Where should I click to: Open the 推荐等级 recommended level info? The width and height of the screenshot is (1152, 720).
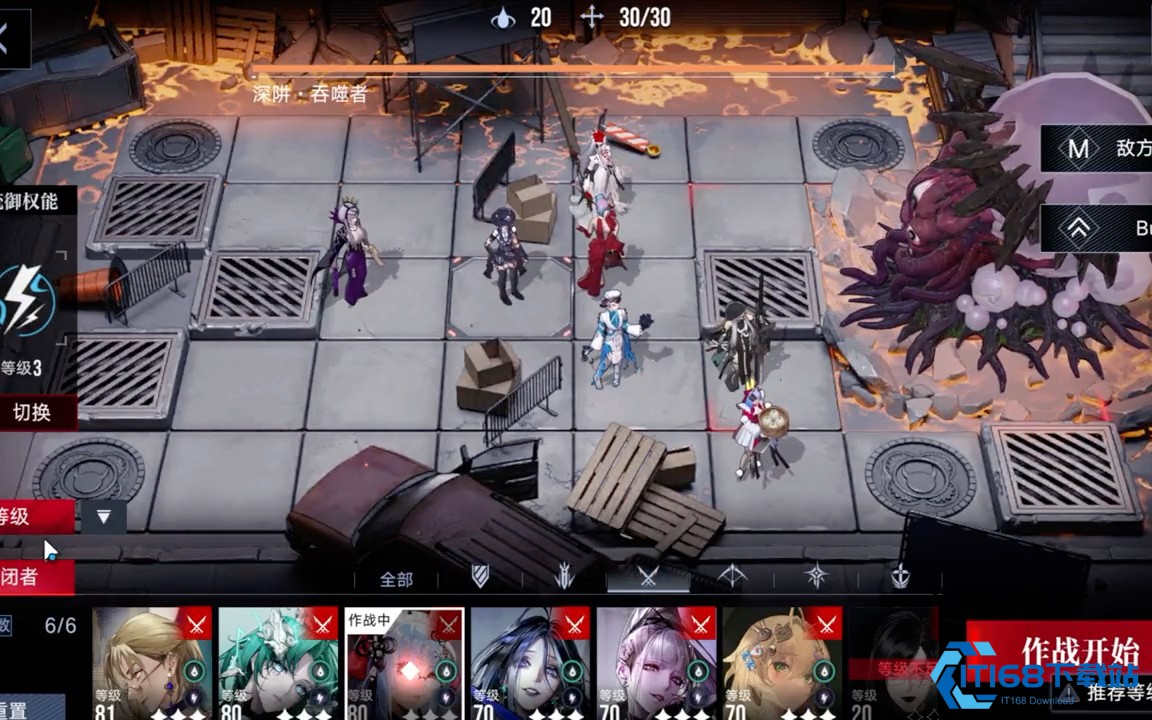point(1110,692)
